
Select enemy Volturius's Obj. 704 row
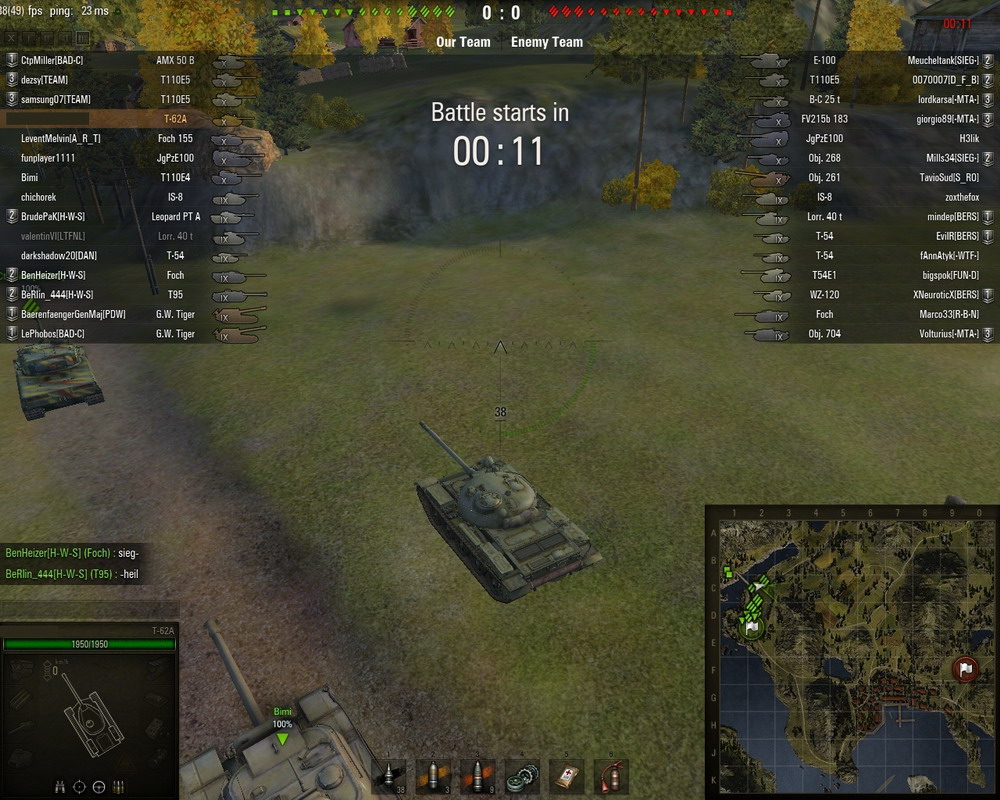click(880, 334)
